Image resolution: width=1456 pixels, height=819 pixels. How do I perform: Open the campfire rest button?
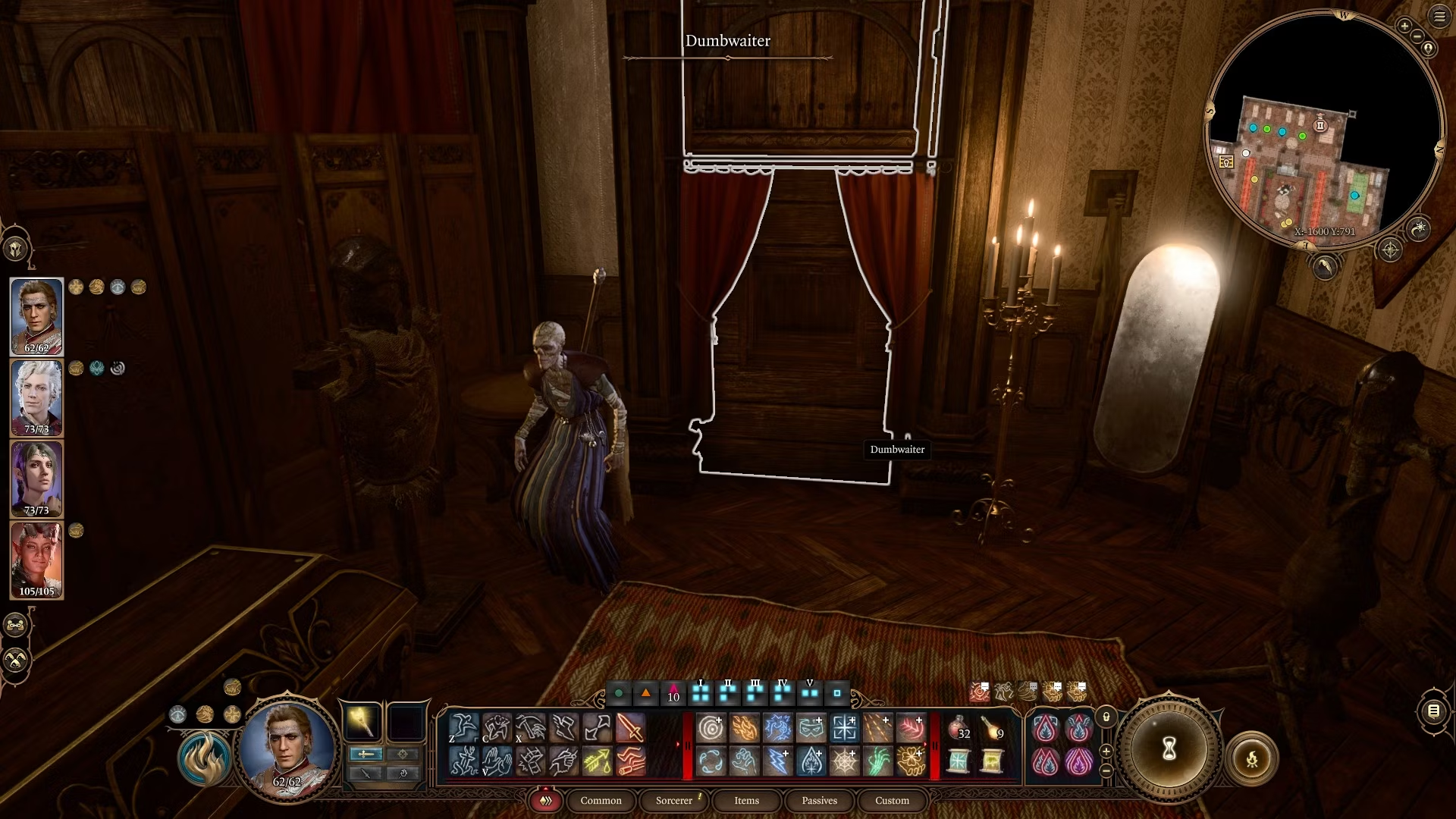tap(1252, 758)
